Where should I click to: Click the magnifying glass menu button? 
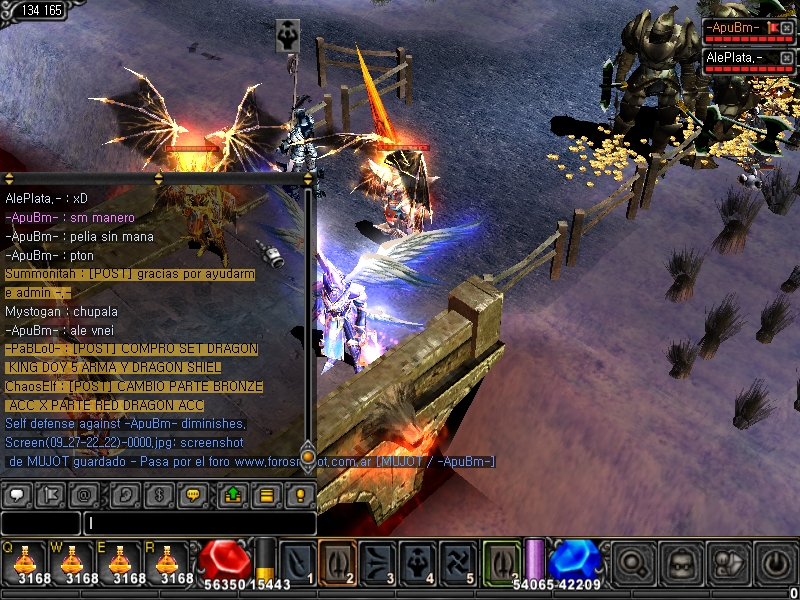(635, 563)
